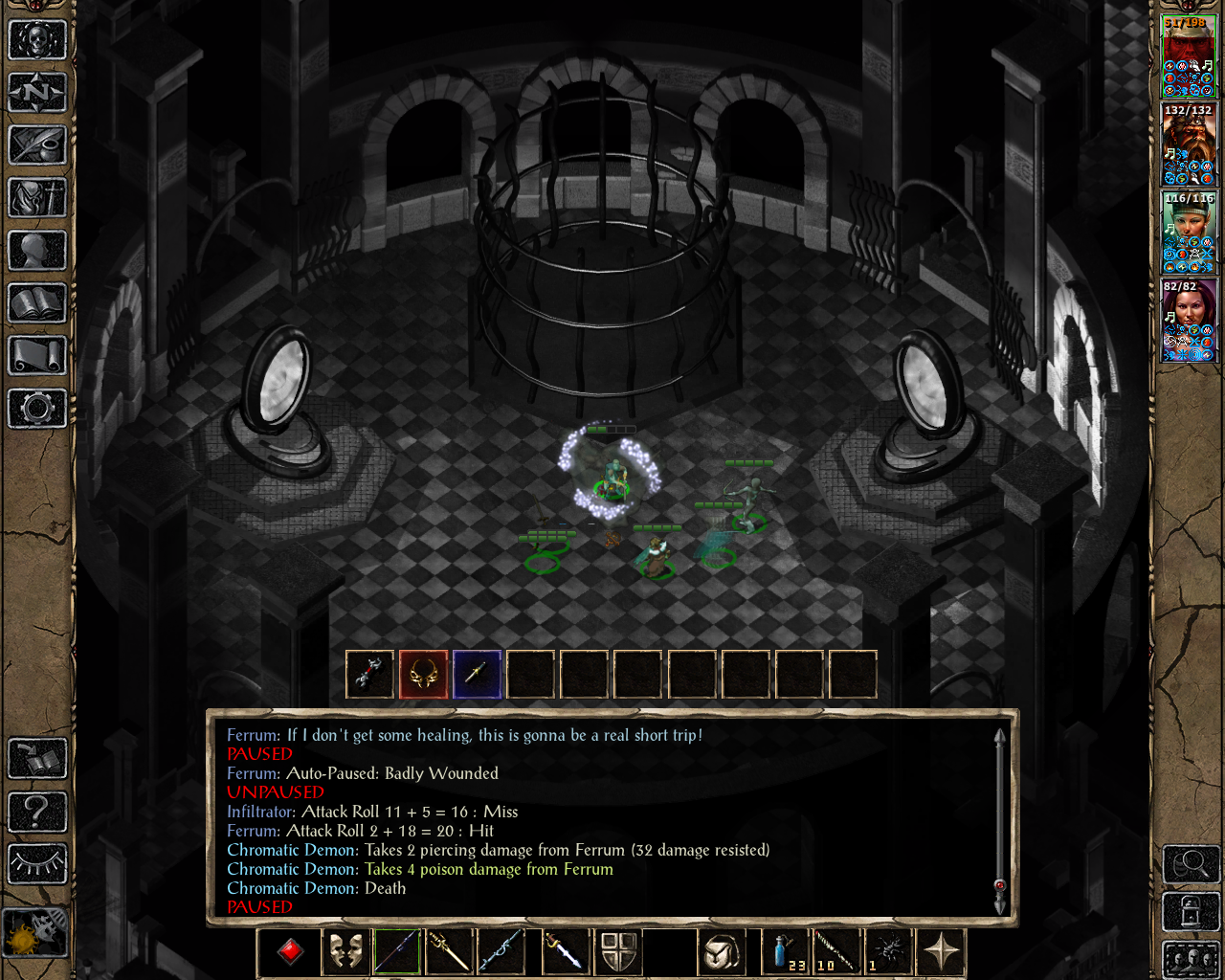Activate the shield guard action button
Image resolution: width=1225 pixels, height=980 pixels.
click(619, 952)
